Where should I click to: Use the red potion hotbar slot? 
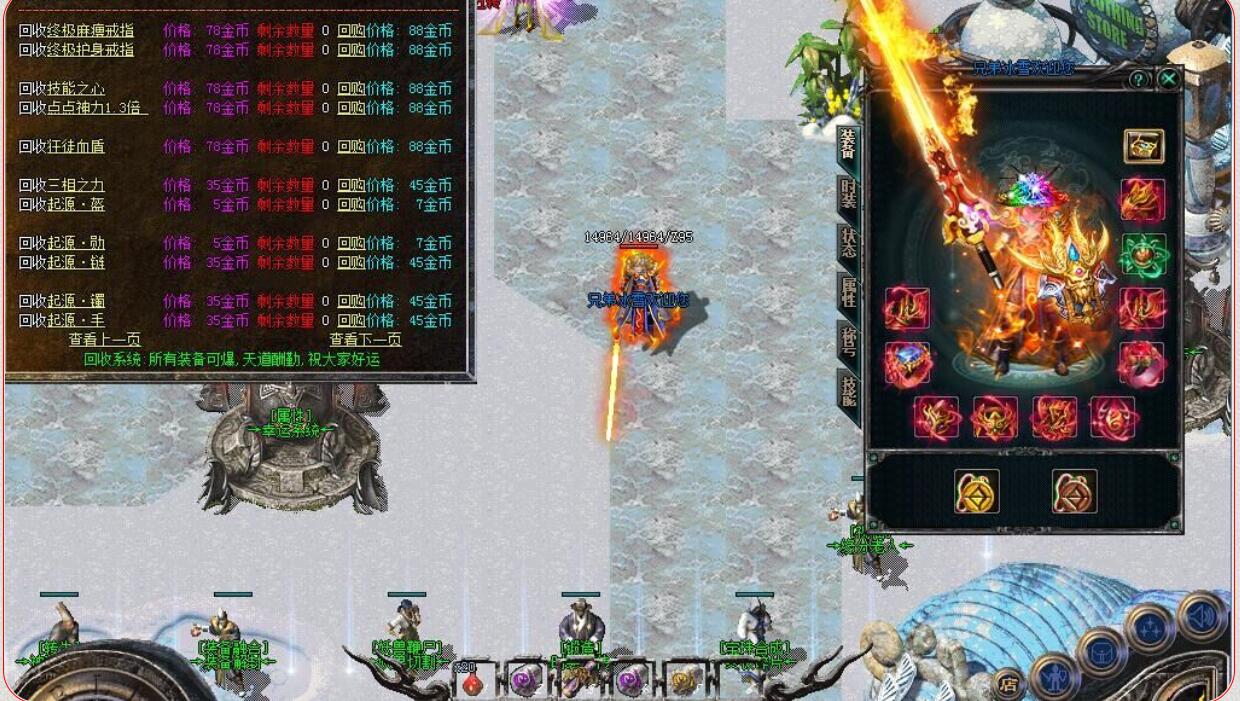click(472, 682)
